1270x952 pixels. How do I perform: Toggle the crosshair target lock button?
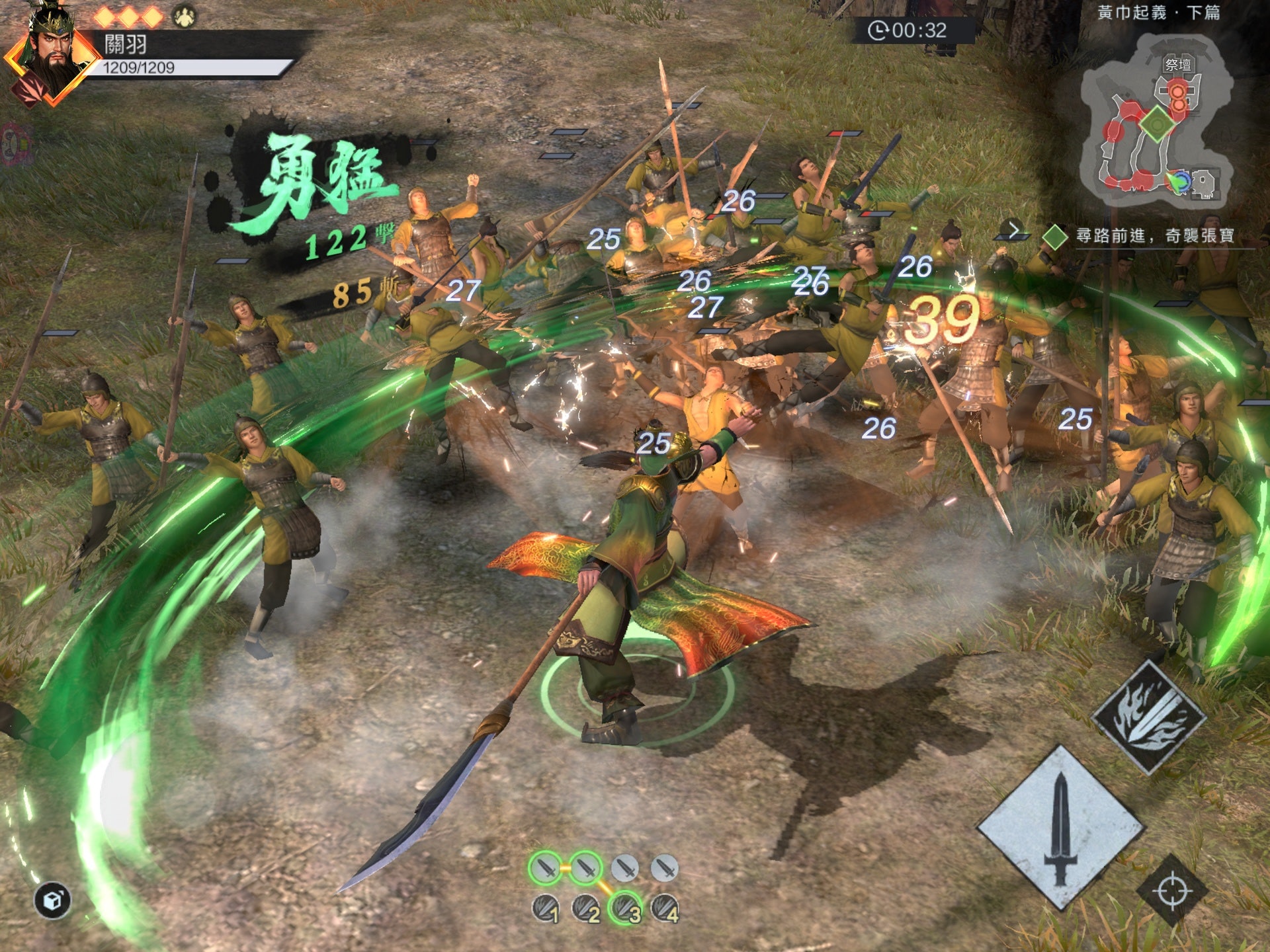tap(1171, 891)
